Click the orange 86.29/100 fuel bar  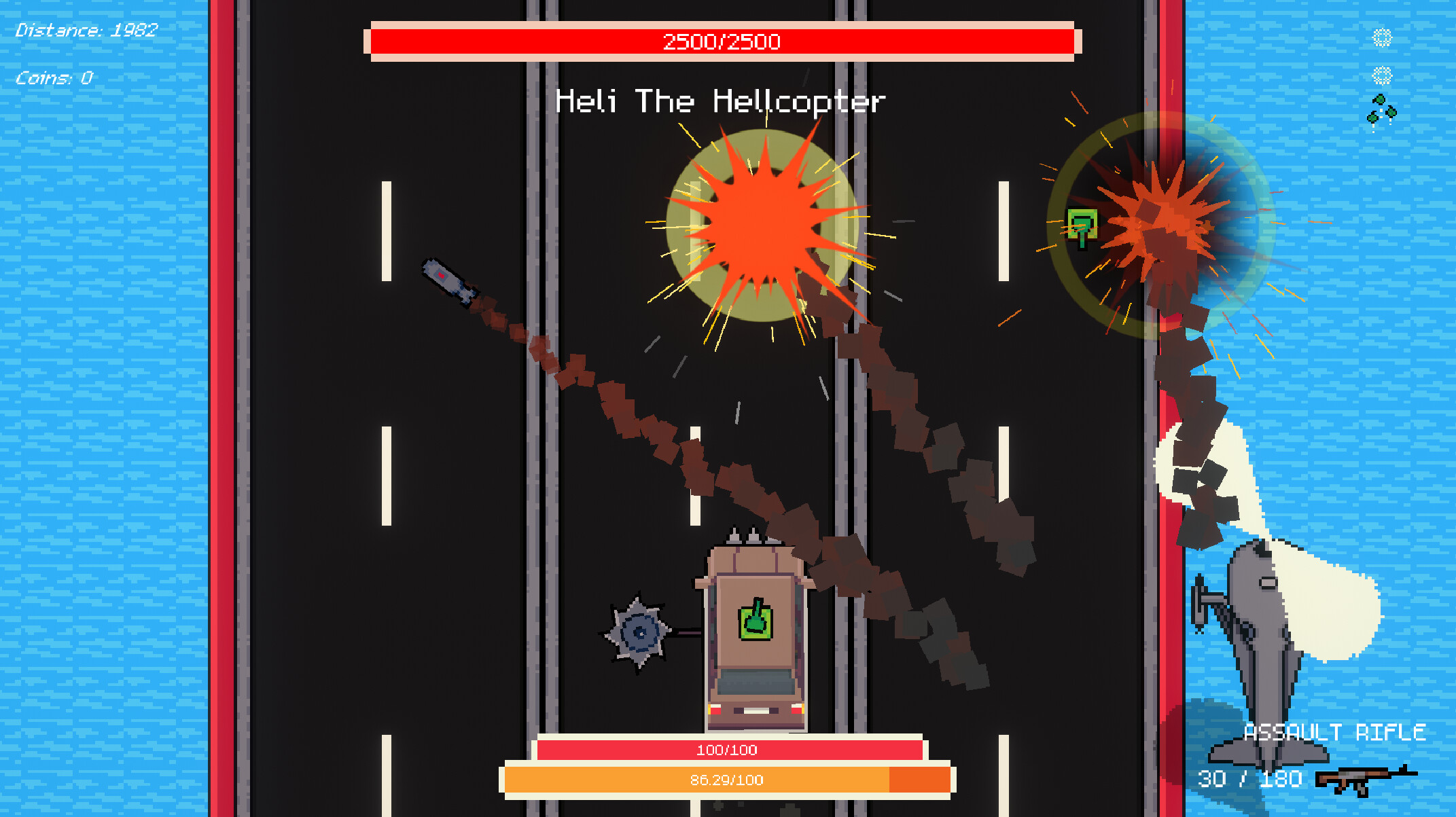(x=726, y=780)
